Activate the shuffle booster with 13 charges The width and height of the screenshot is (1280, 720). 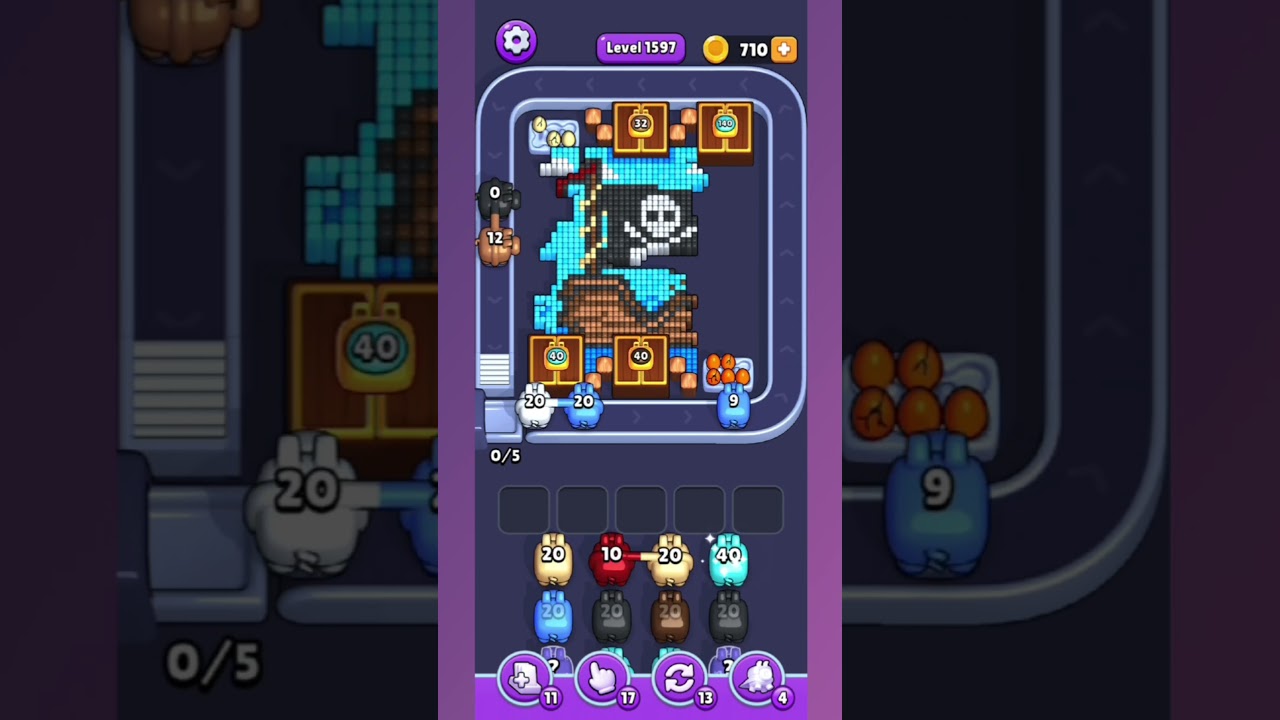[680, 679]
